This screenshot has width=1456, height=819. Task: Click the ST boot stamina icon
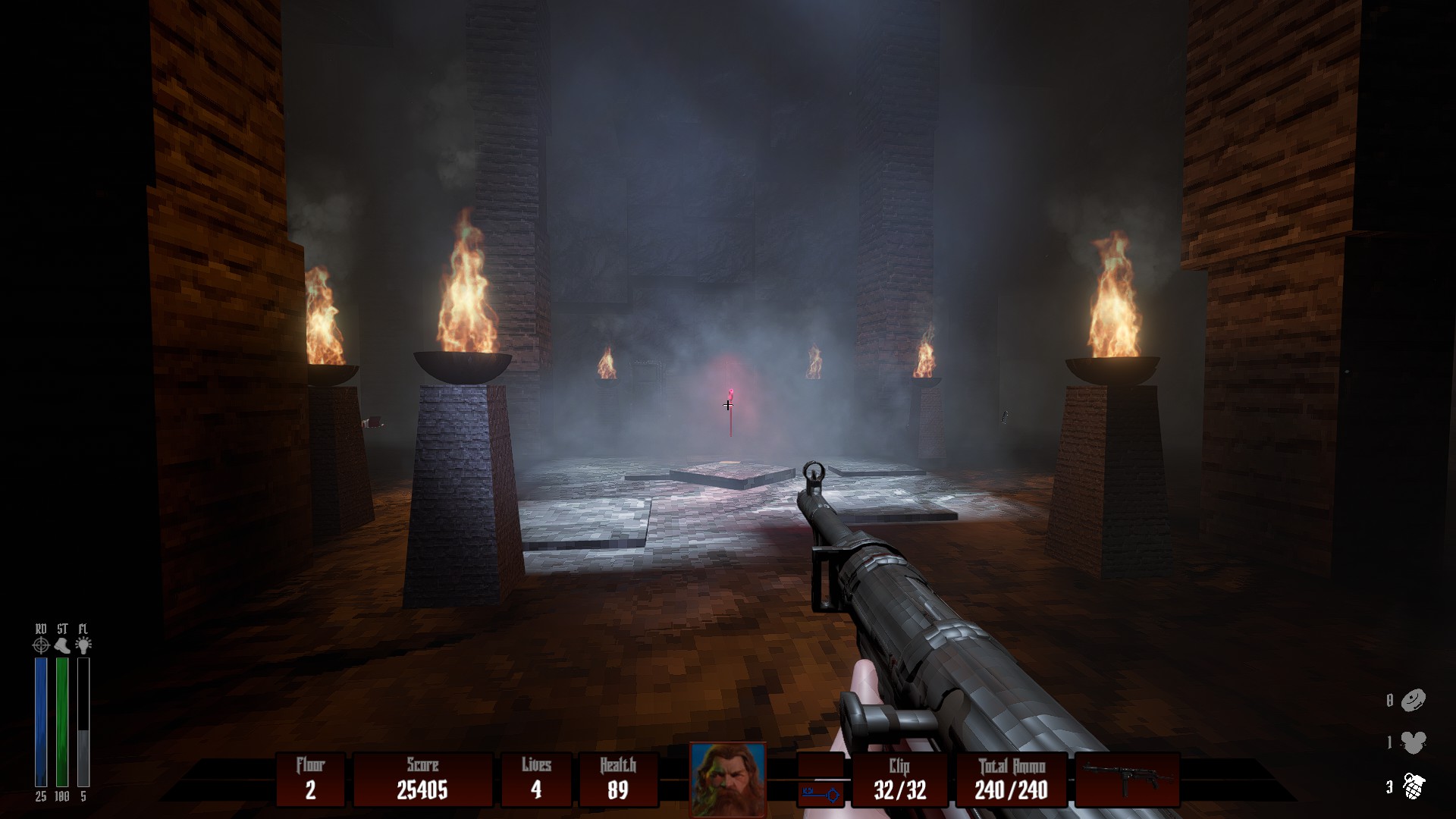pos(62,645)
